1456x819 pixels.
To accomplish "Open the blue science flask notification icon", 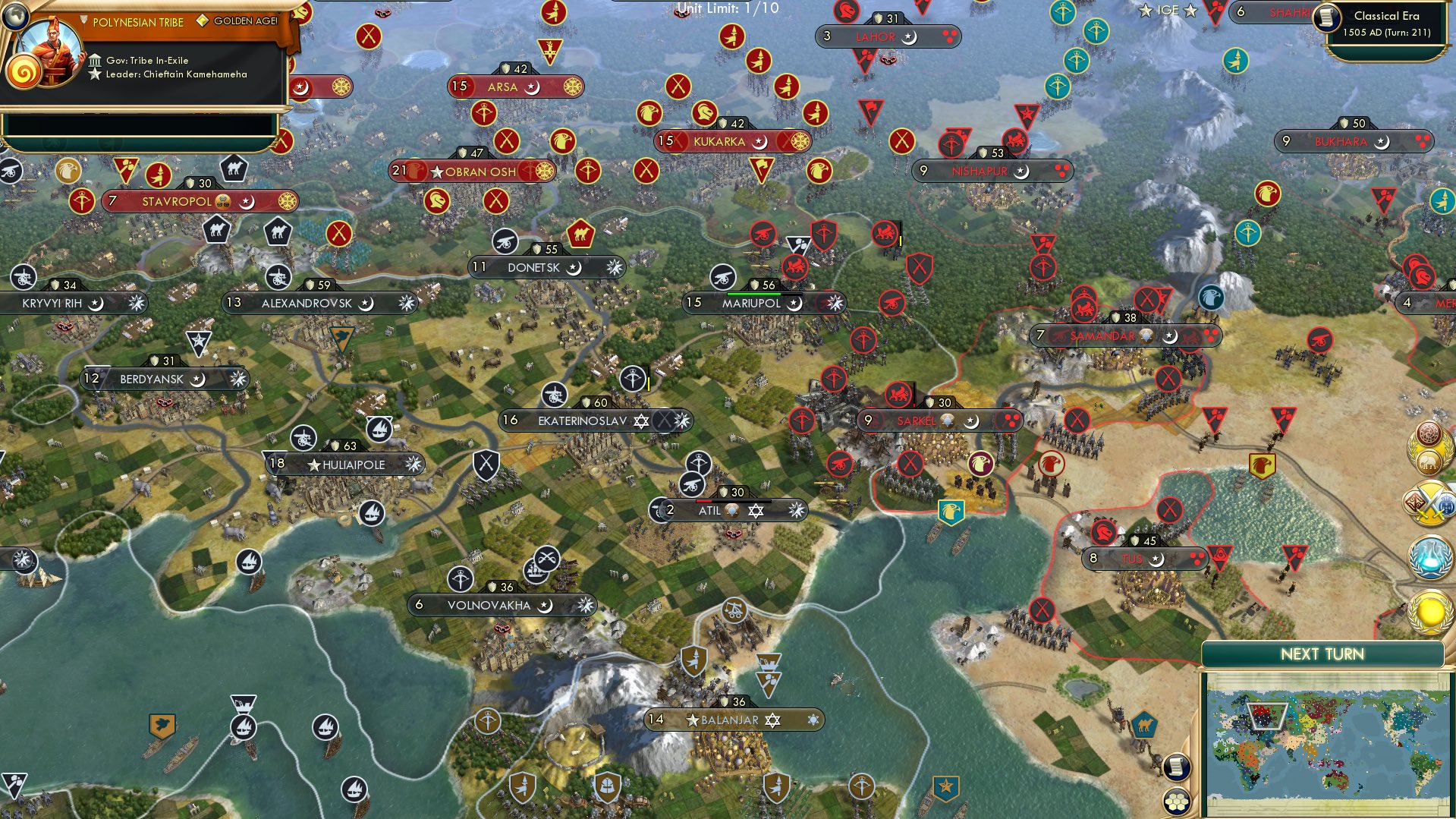I will 1429,555.
